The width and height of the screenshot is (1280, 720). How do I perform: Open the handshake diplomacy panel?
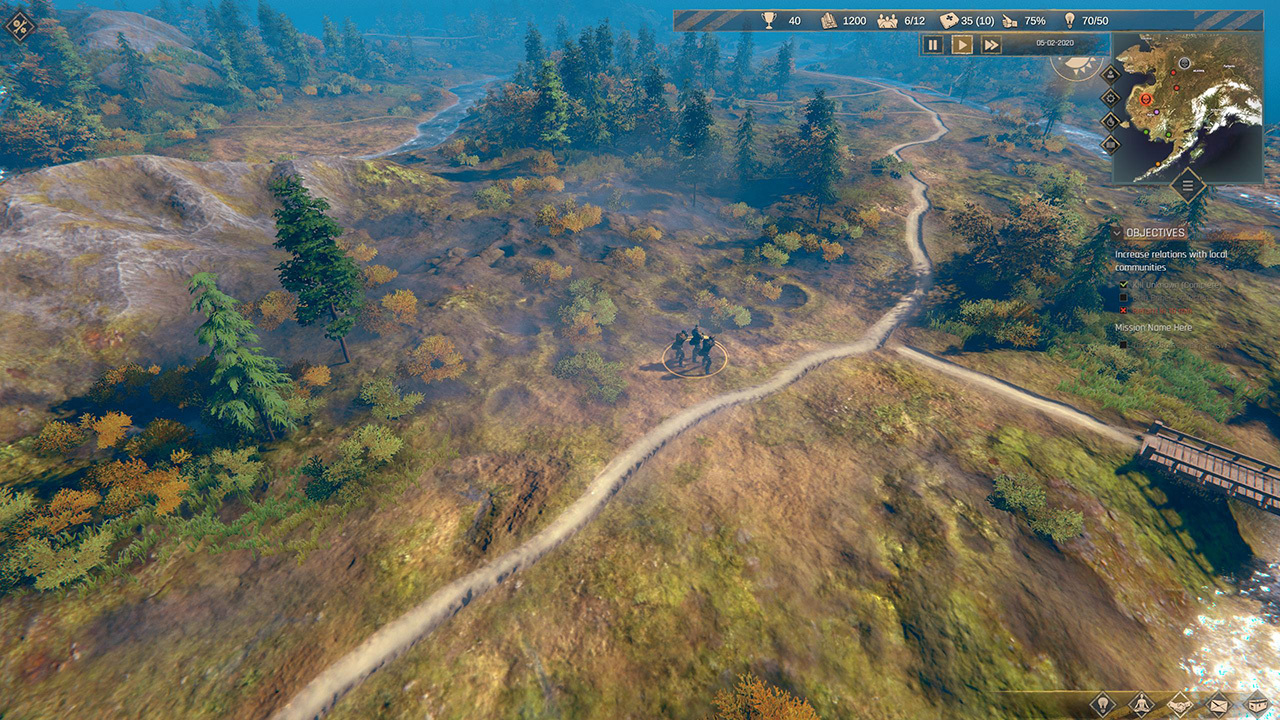click(1181, 704)
